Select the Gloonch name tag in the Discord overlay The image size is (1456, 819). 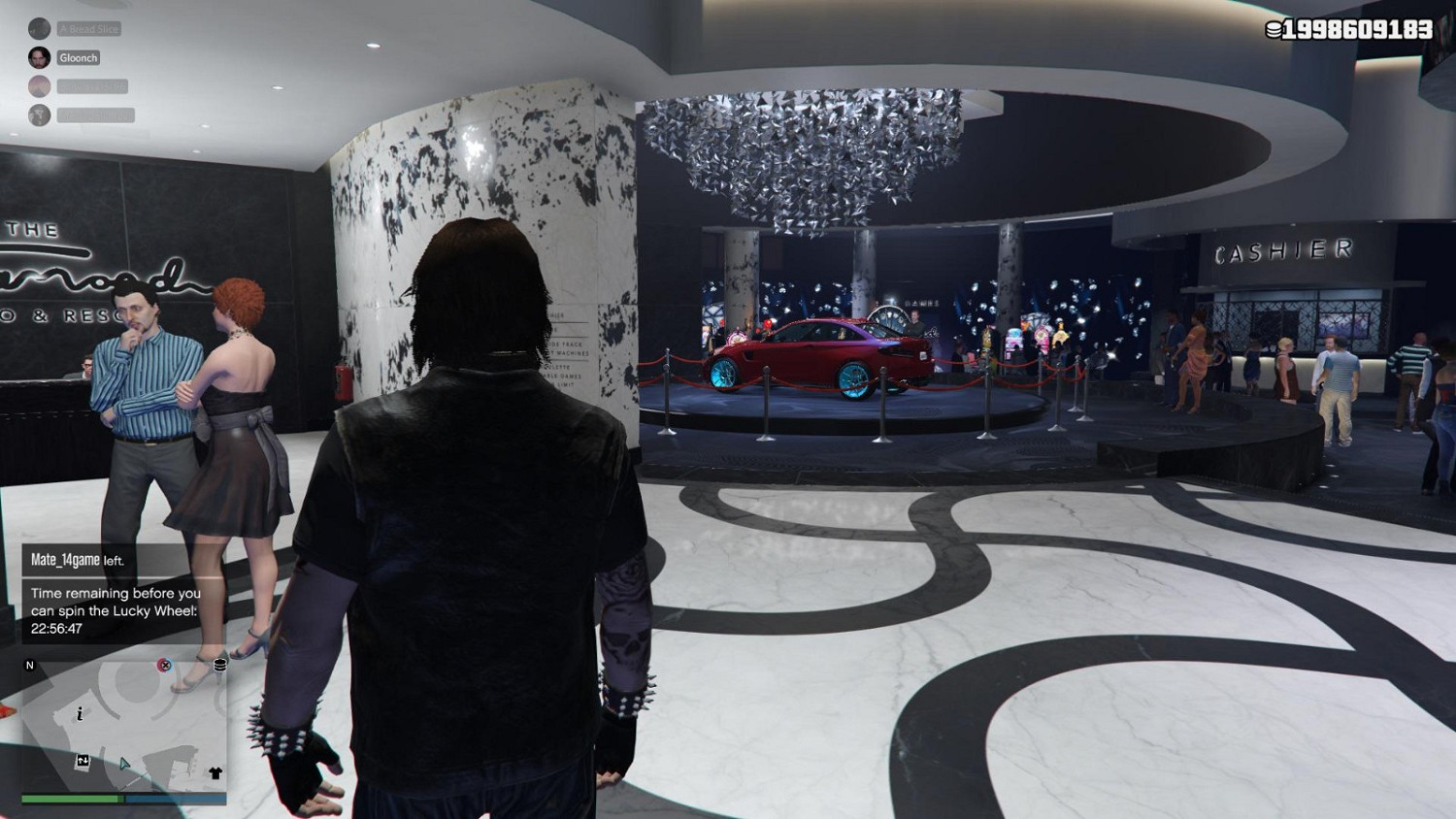78,58
